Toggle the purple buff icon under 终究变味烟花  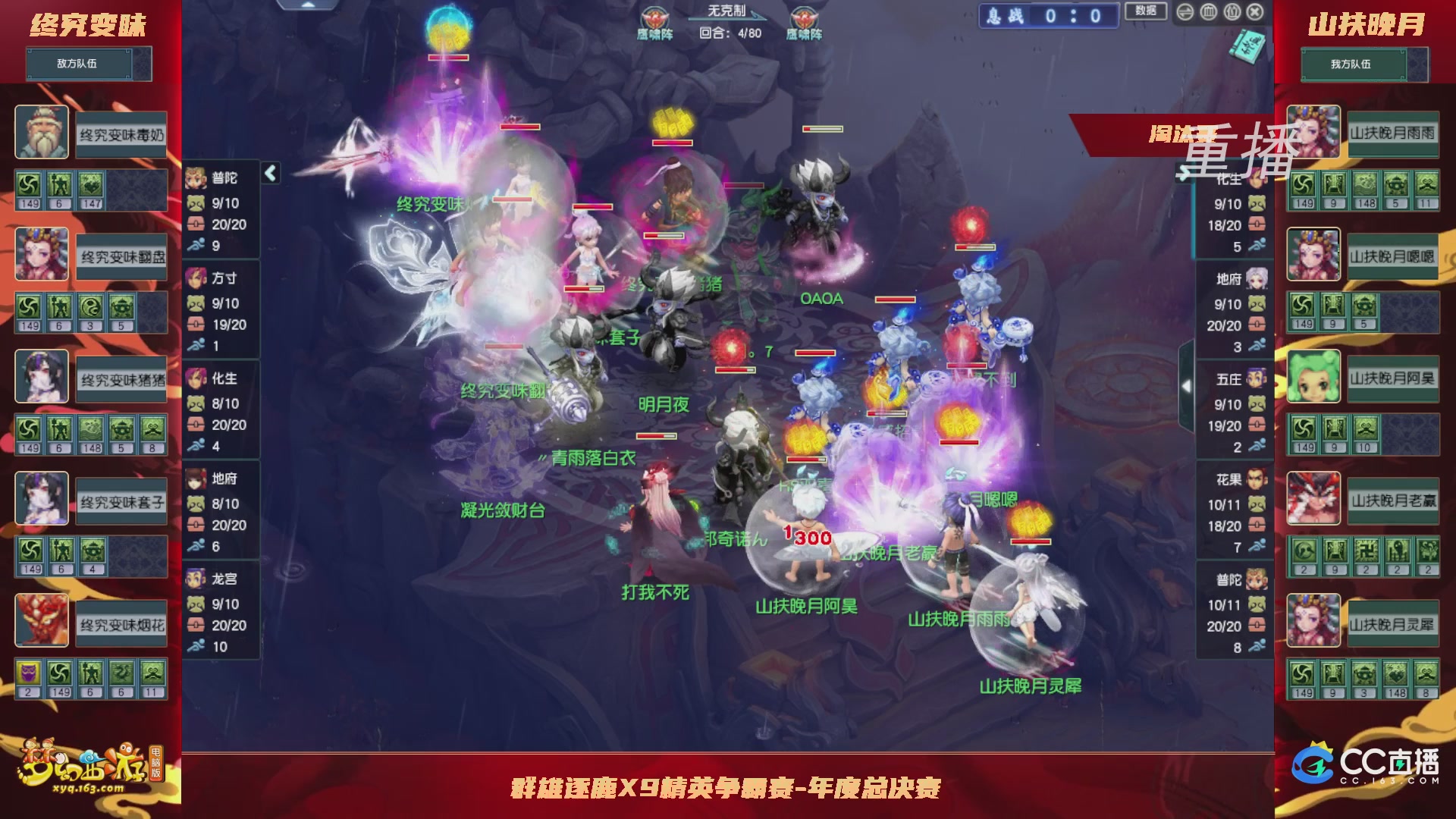point(28,673)
